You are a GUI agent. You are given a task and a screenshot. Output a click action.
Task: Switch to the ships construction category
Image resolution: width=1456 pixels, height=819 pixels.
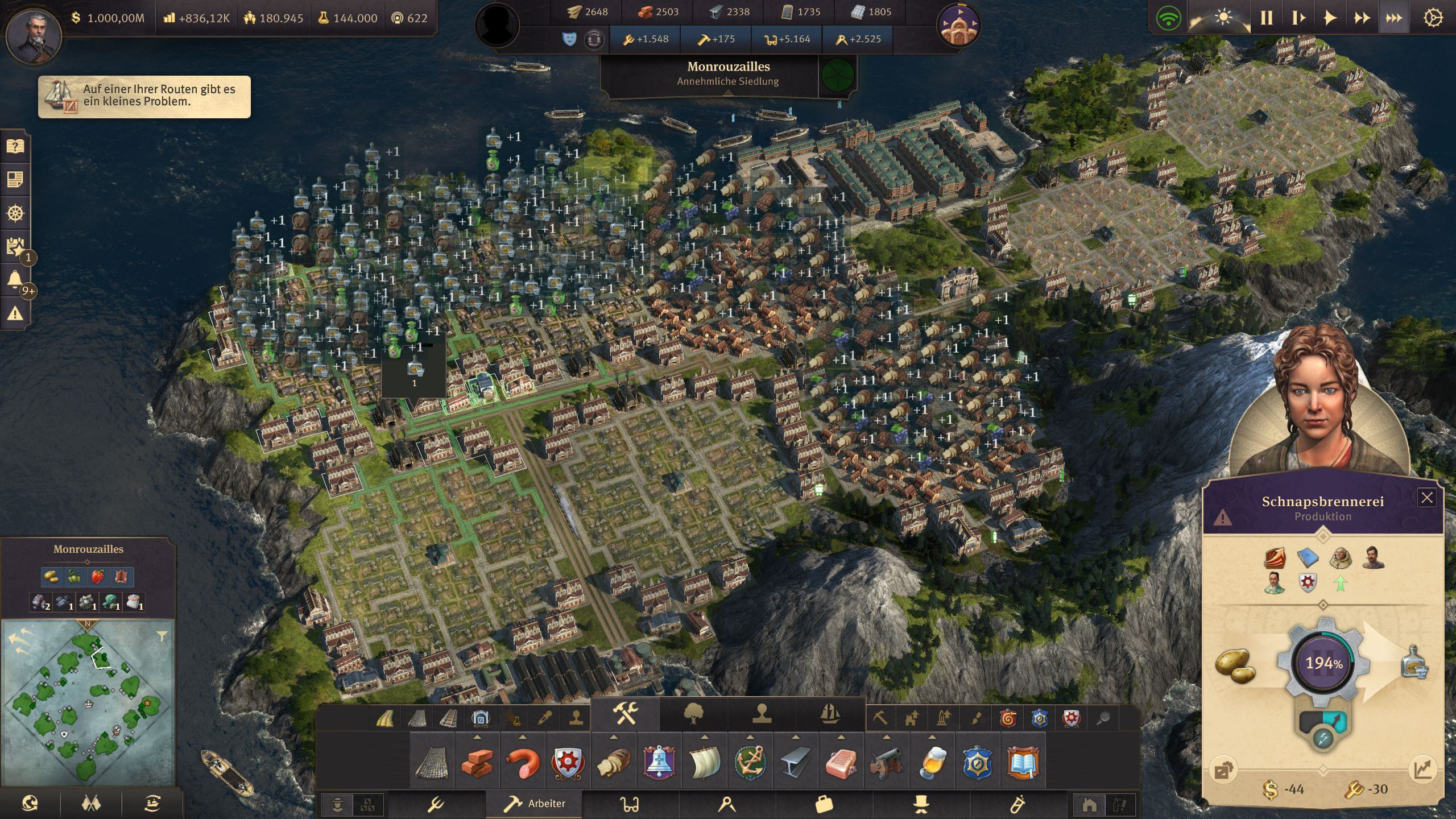pyautogui.click(x=830, y=713)
